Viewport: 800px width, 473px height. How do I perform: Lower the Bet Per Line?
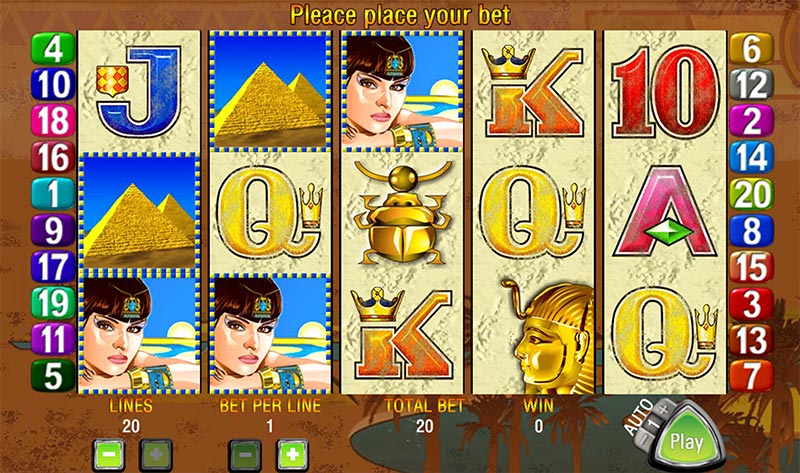244,451
